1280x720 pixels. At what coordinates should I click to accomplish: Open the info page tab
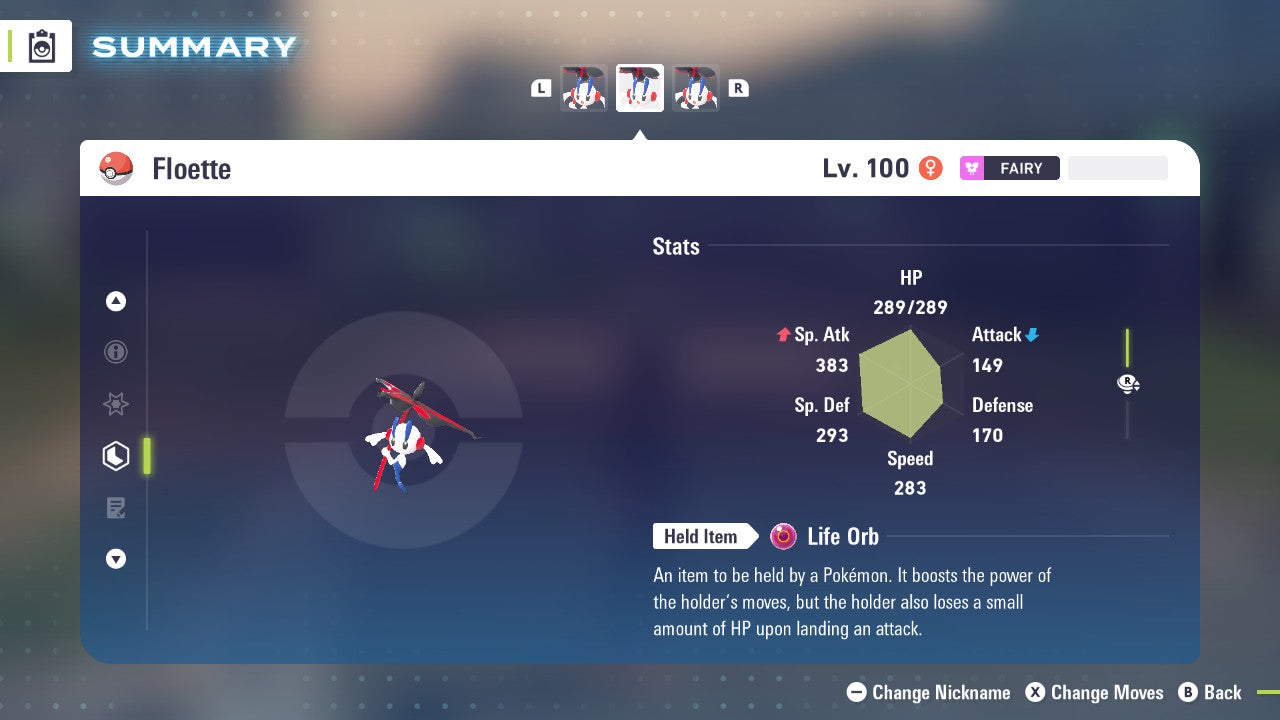(x=116, y=352)
